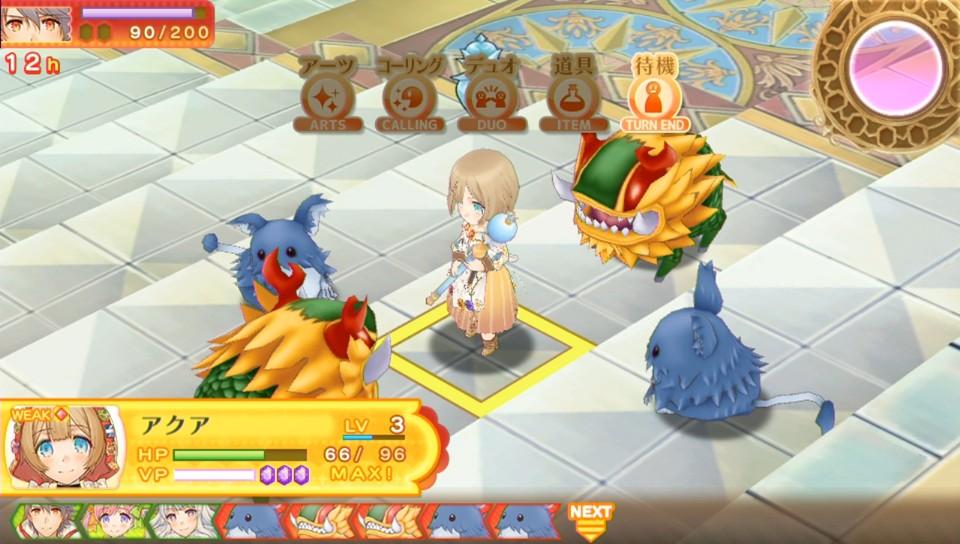Viewport: 960px width, 544px height.
Task: Click the party leader portrait
Action: coord(37,22)
